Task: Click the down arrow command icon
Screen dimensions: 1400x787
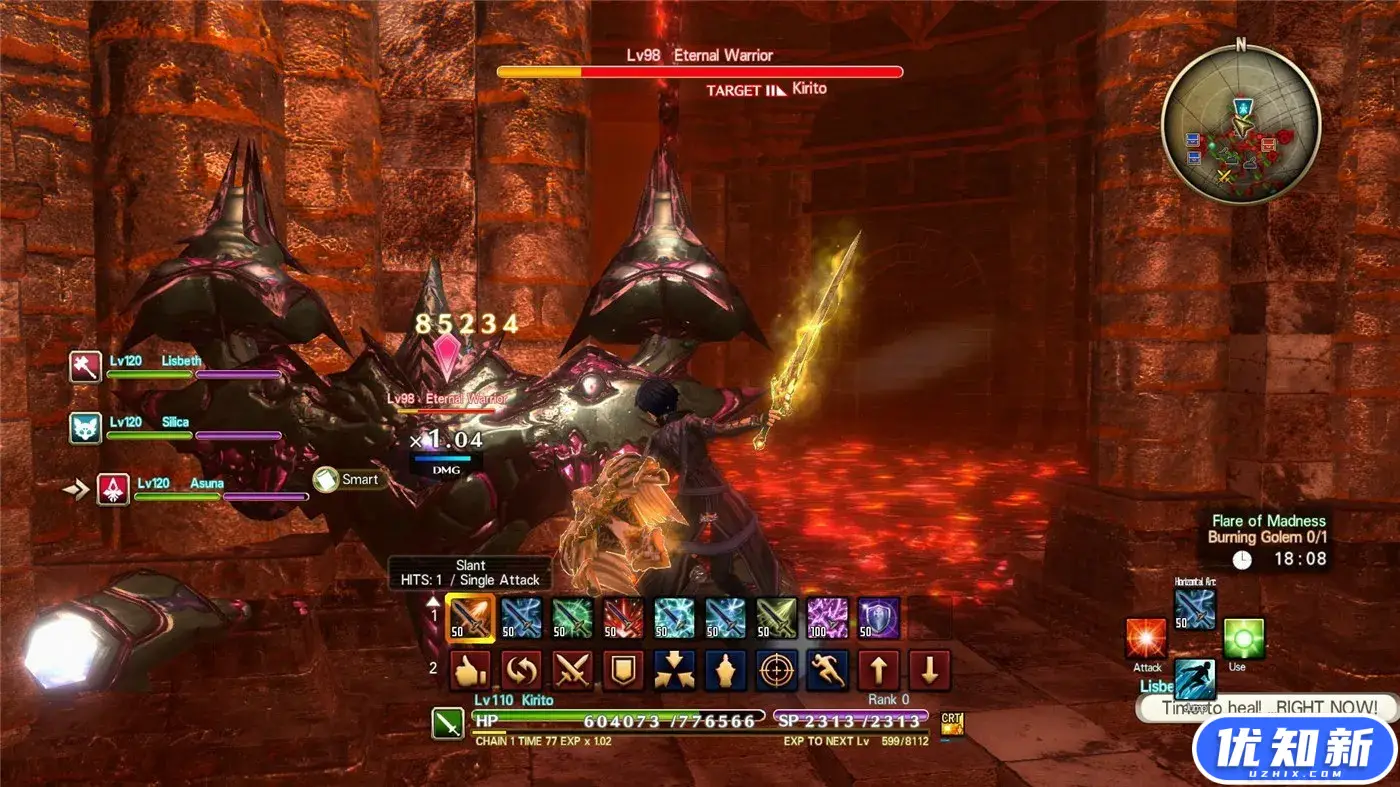Action: pos(930,670)
